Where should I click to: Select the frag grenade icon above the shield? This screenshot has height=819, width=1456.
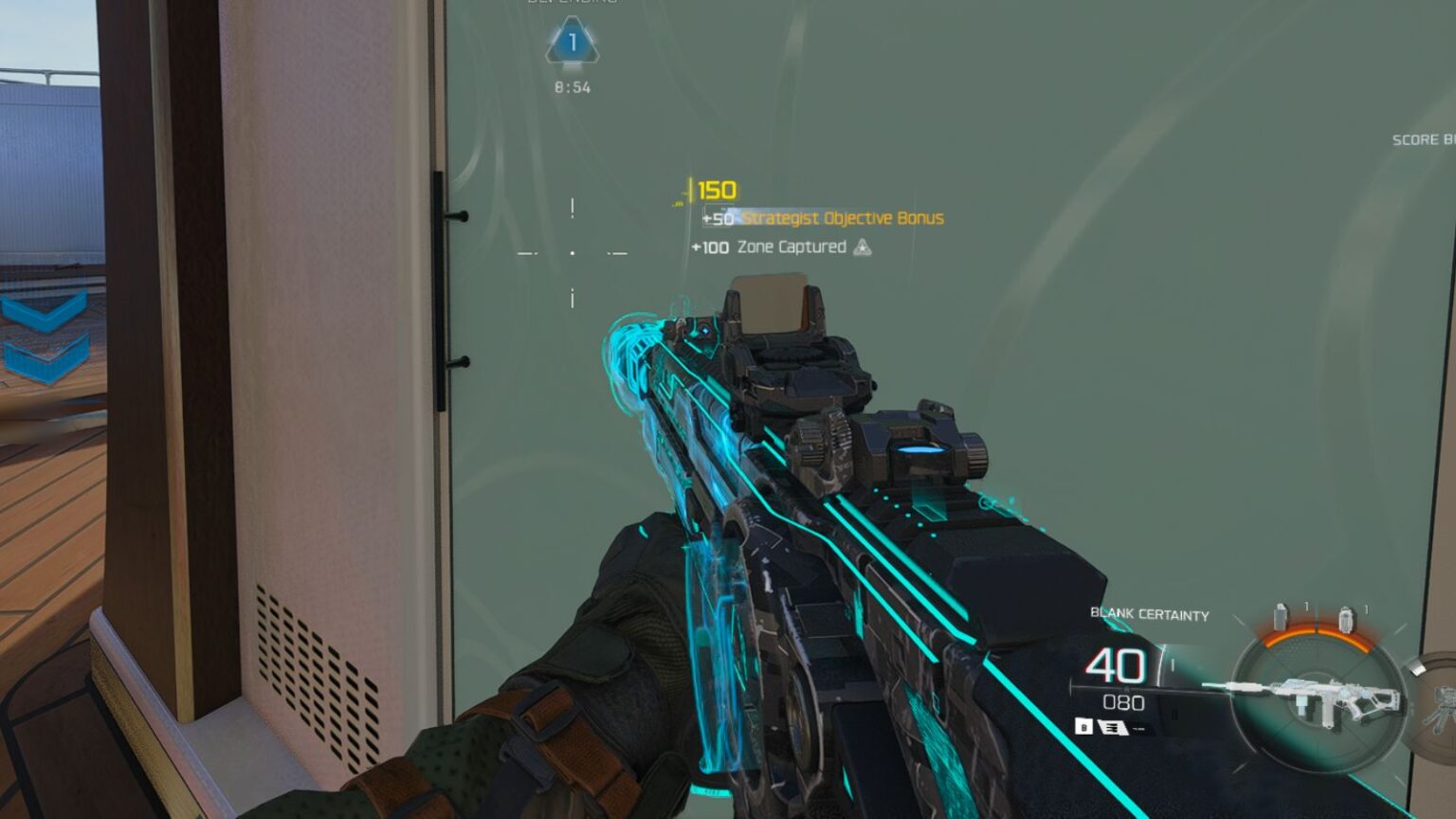click(1279, 617)
